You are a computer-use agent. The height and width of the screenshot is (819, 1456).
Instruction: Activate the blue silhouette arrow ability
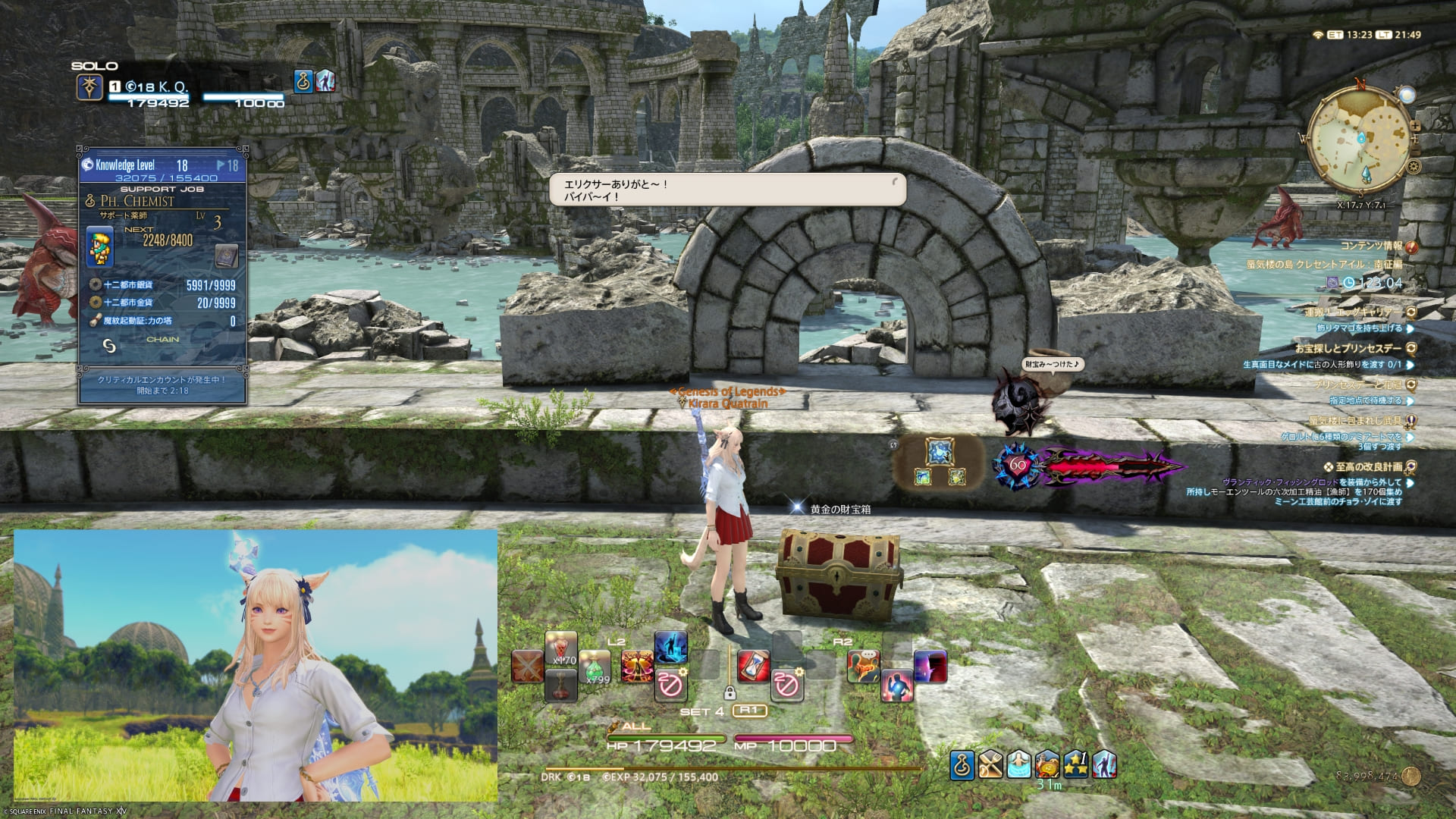click(670, 648)
